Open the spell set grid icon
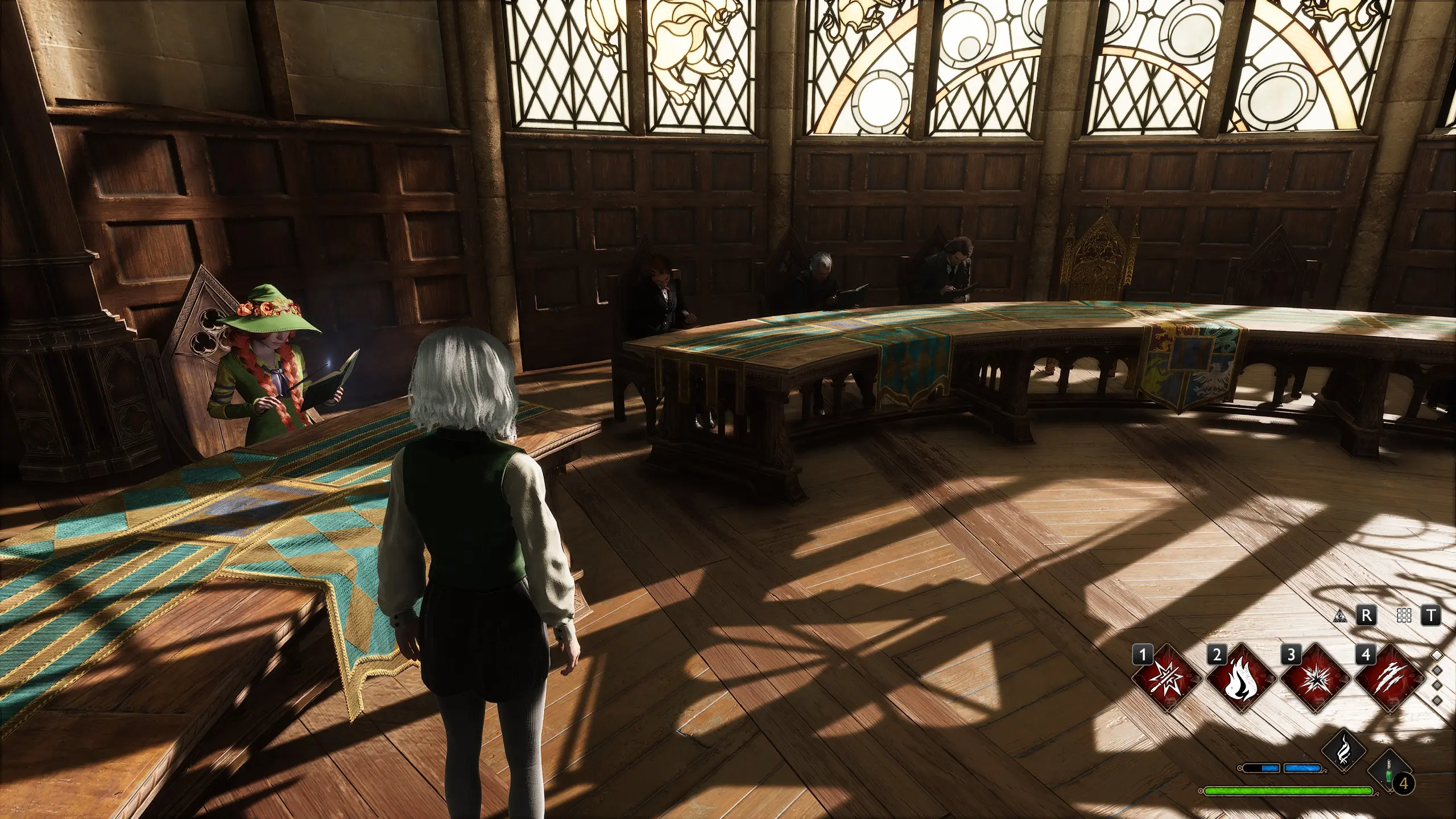Image resolution: width=1456 pixels, height=819 pixels. (x=1404, y=616)
